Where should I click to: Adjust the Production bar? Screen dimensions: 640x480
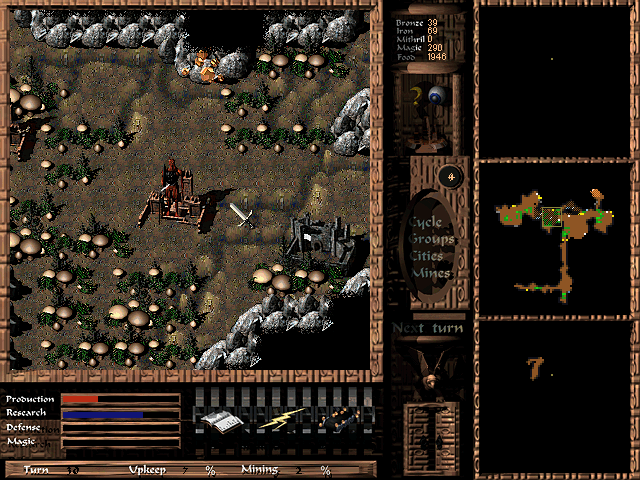click(x=120, y=399)
